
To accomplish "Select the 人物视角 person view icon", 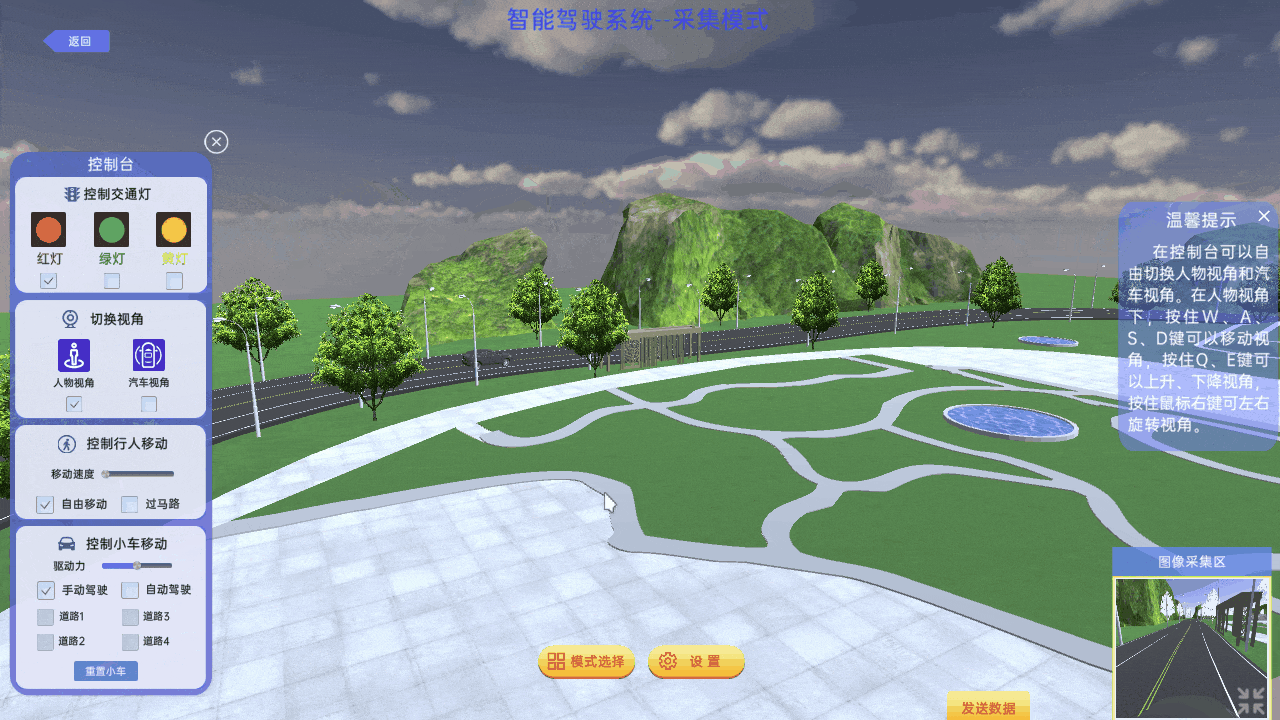I will (74, 355).
